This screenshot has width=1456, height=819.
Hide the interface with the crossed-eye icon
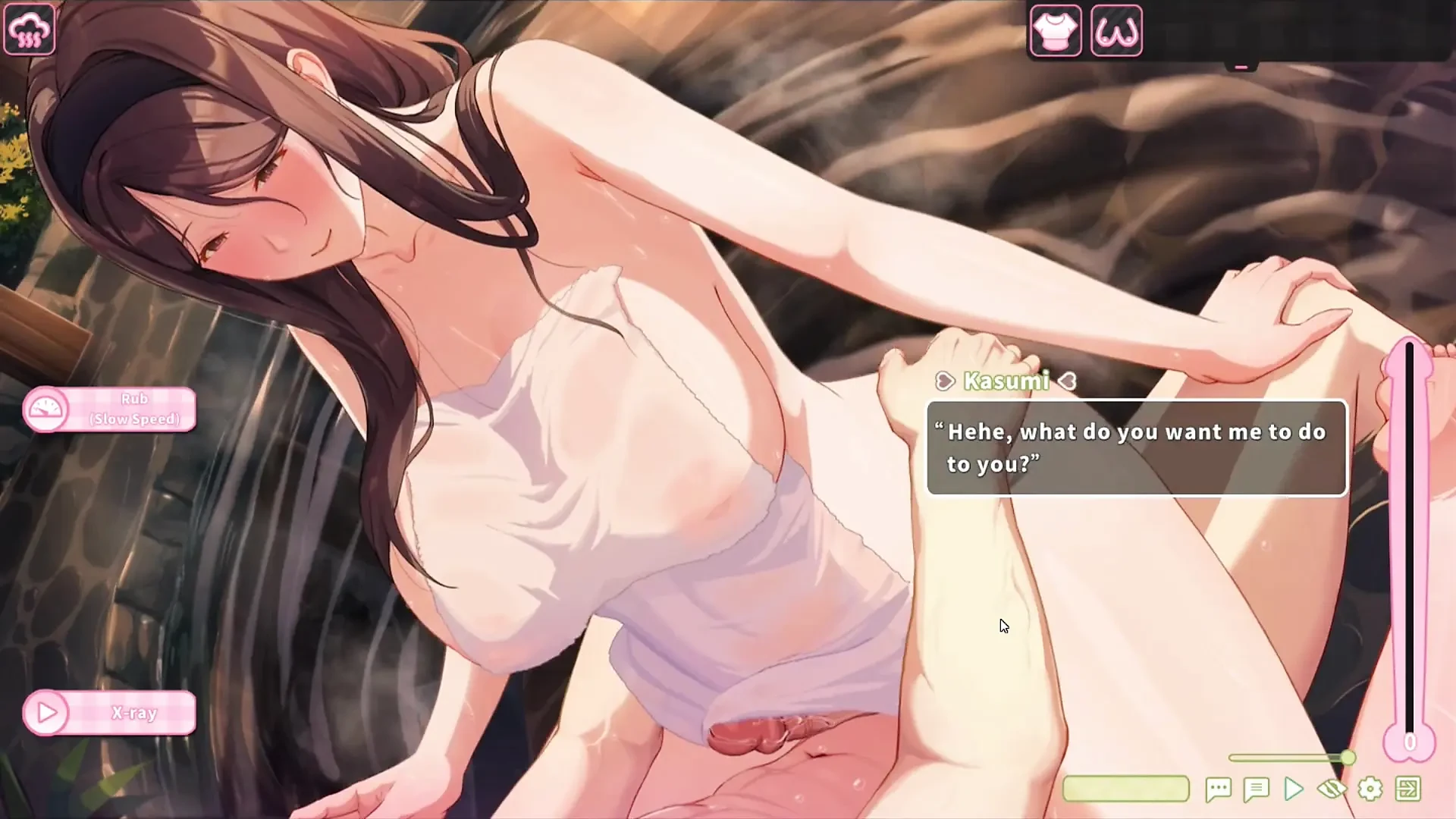coord(1332,789)
